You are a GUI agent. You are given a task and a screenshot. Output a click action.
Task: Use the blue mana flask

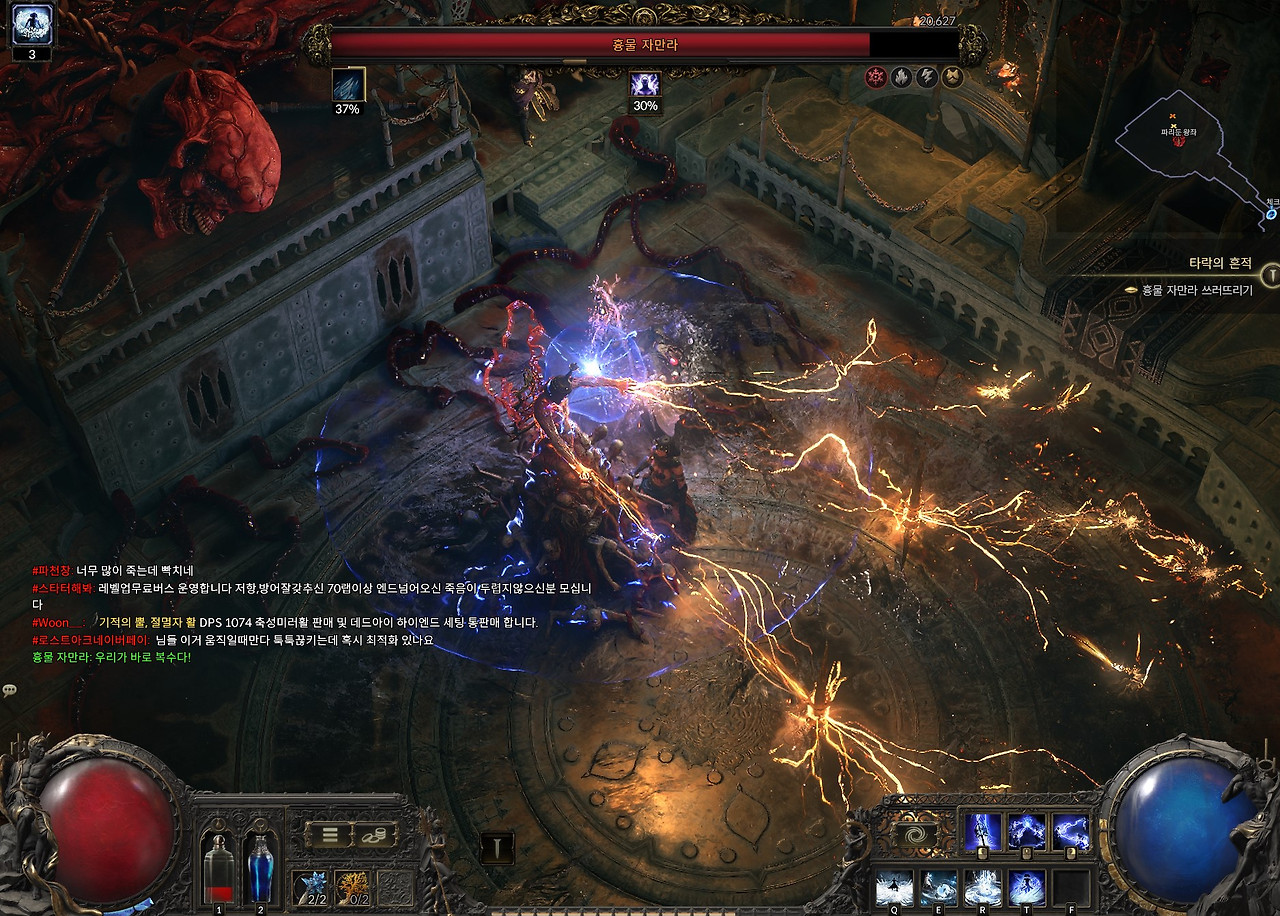260,865
